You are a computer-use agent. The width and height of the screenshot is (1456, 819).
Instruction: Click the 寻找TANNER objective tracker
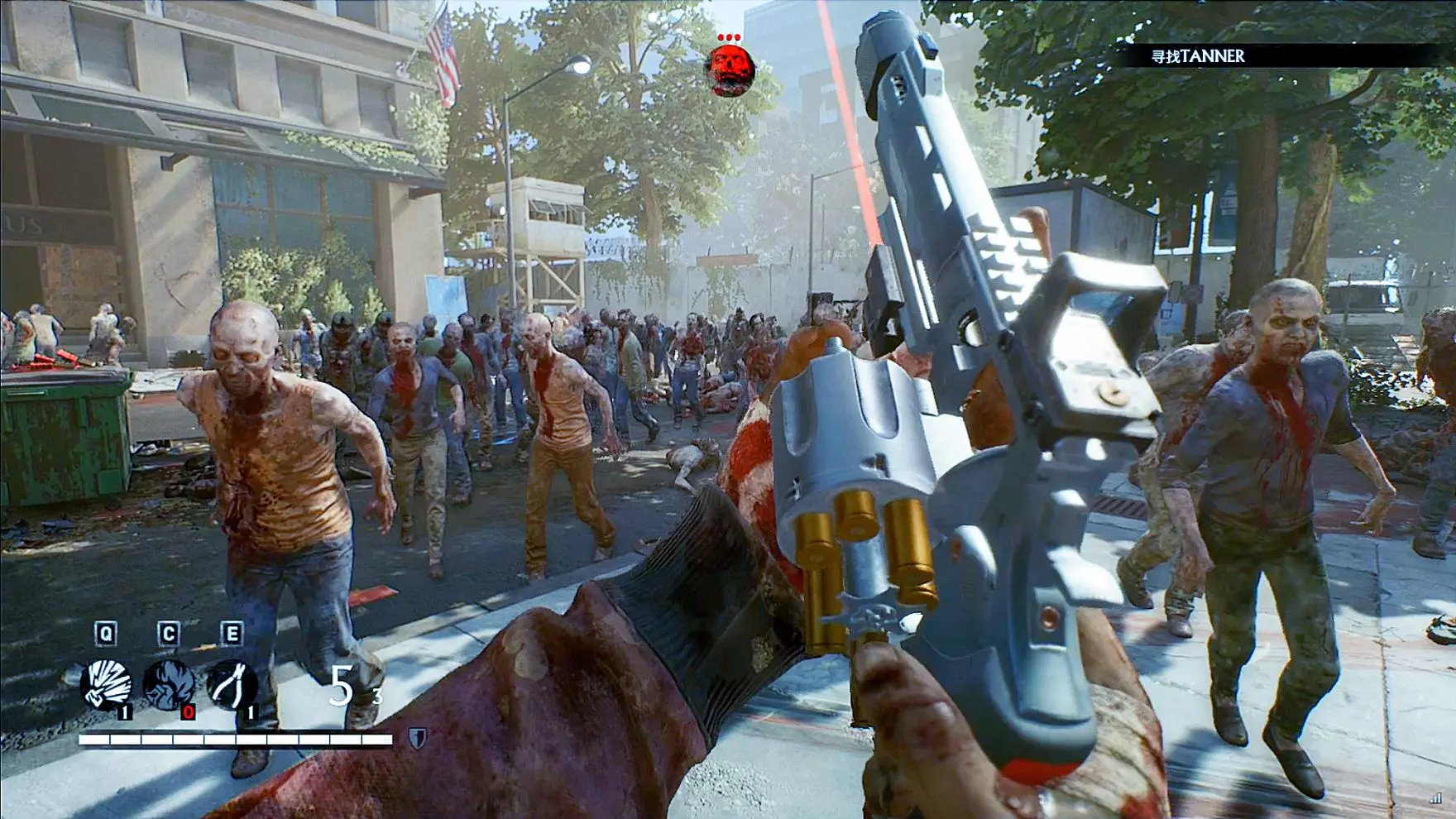click(x=1199, y=56)
